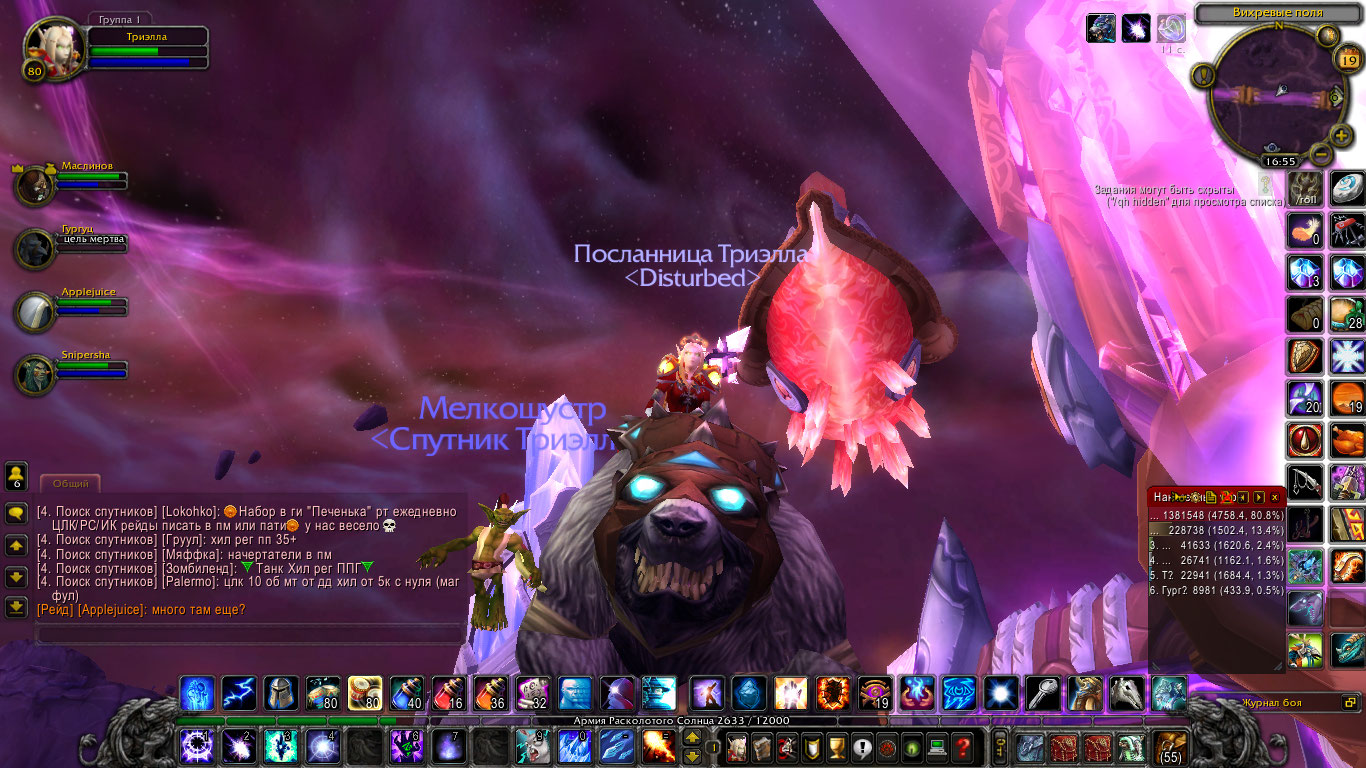Target party member Snipersha
This screenshot has height=768, width=1366.
36,373
